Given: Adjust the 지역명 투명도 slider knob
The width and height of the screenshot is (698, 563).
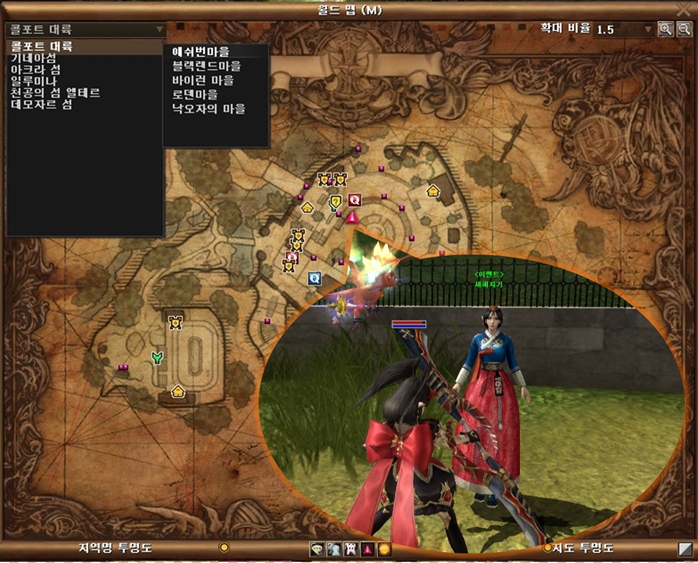Looking at the screenshot, I should (x=224, y=548).
